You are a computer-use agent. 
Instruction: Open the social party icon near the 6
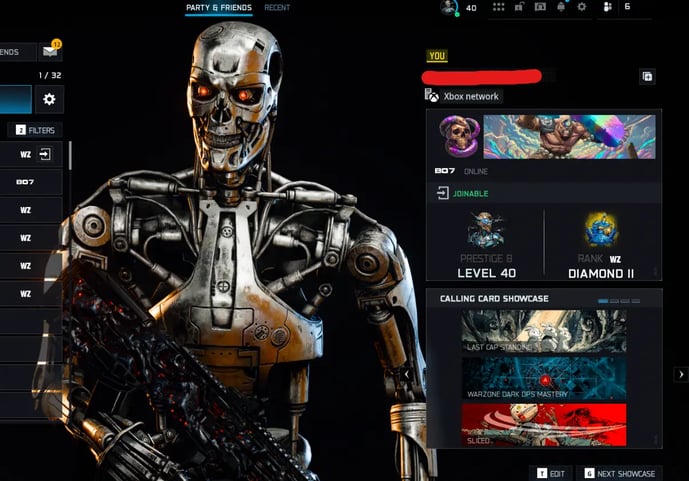click(606, 7)
